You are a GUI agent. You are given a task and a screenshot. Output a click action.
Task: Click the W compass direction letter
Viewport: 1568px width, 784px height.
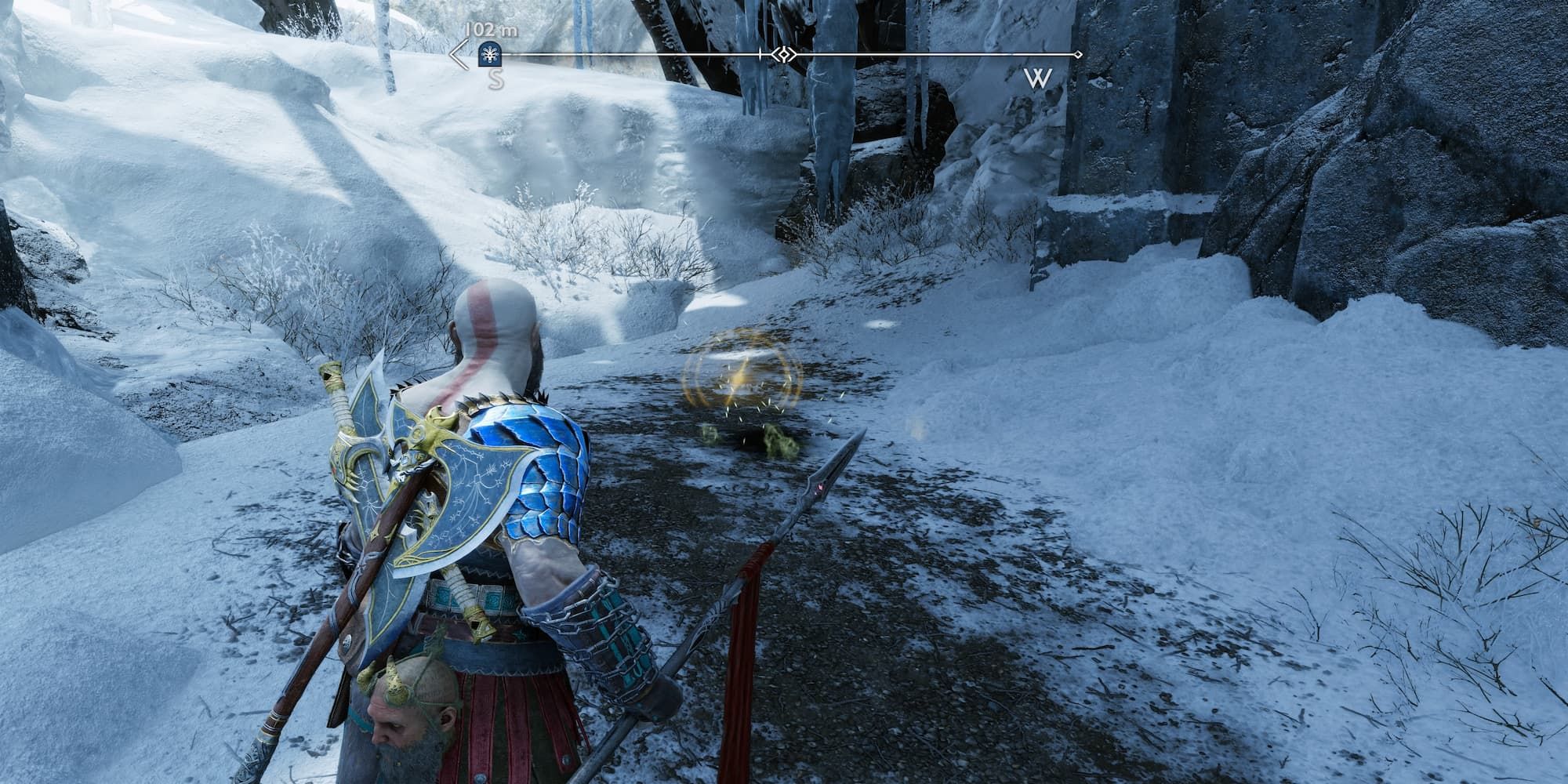click(x=1039, y=78)
